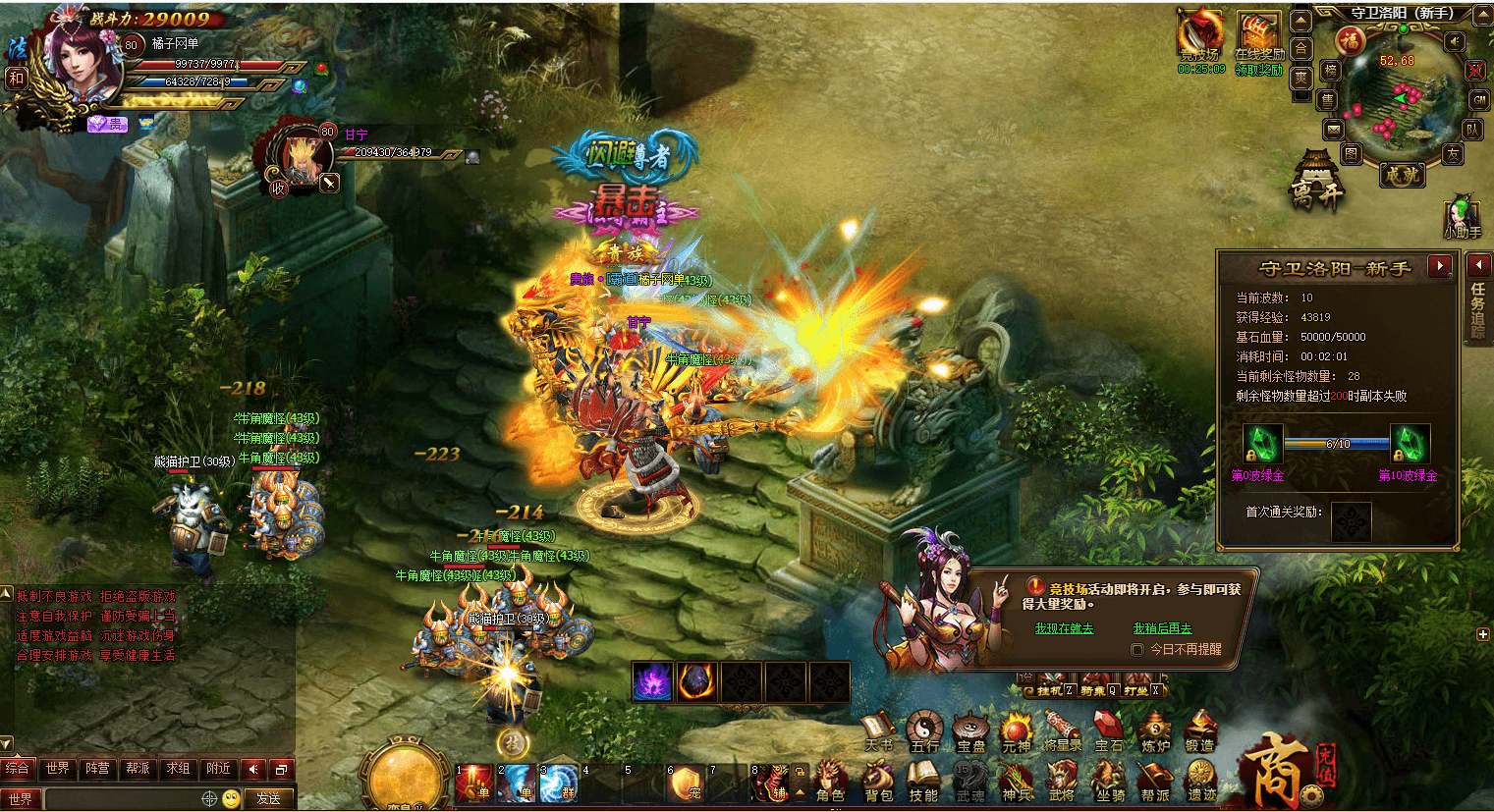
Task: Click the 发送 send chat button
Action: (x=268, y=799)
